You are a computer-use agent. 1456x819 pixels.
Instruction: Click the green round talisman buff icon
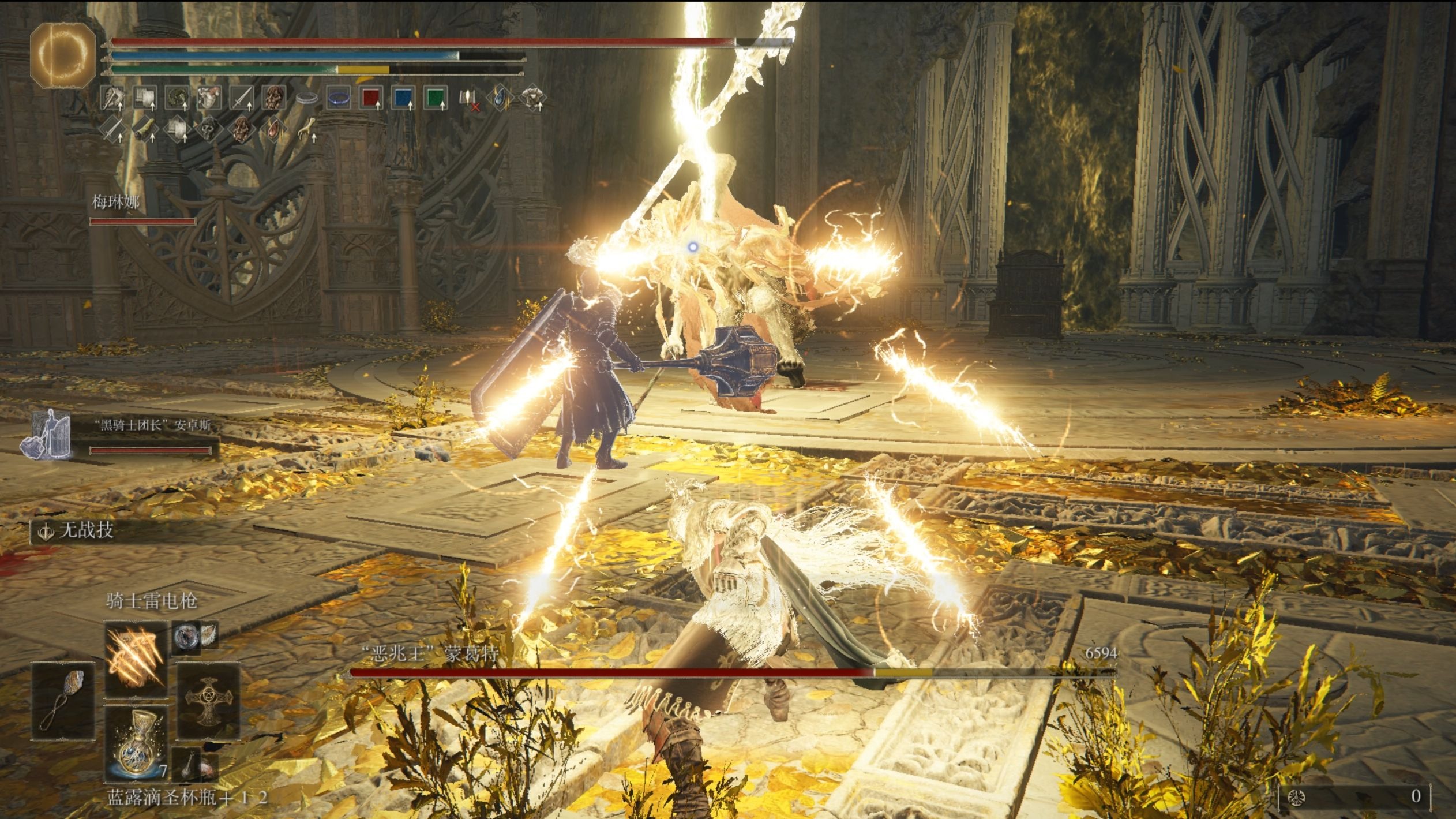coord(177,99)
